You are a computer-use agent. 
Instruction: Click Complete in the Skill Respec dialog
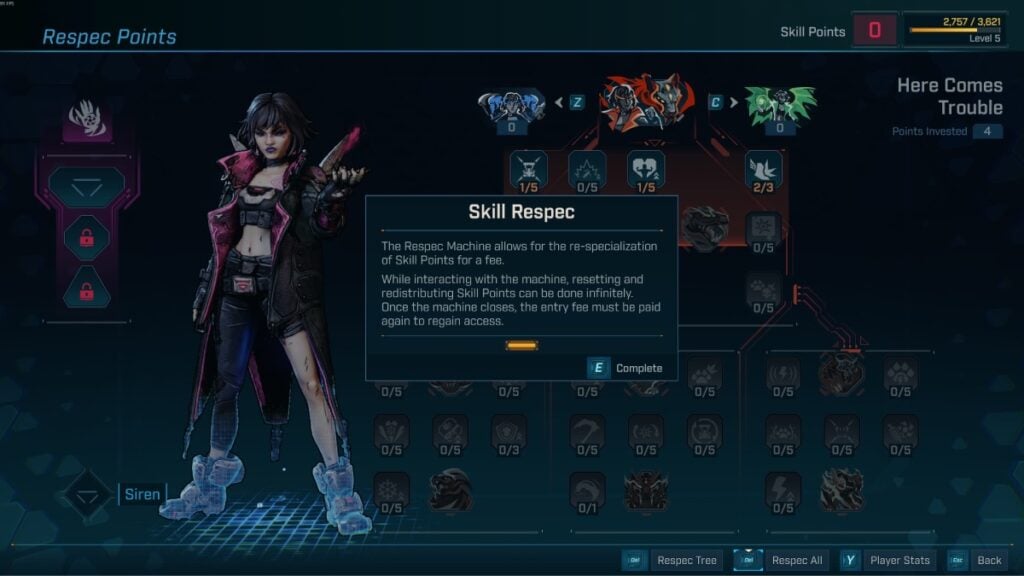(x=627, y=368)
